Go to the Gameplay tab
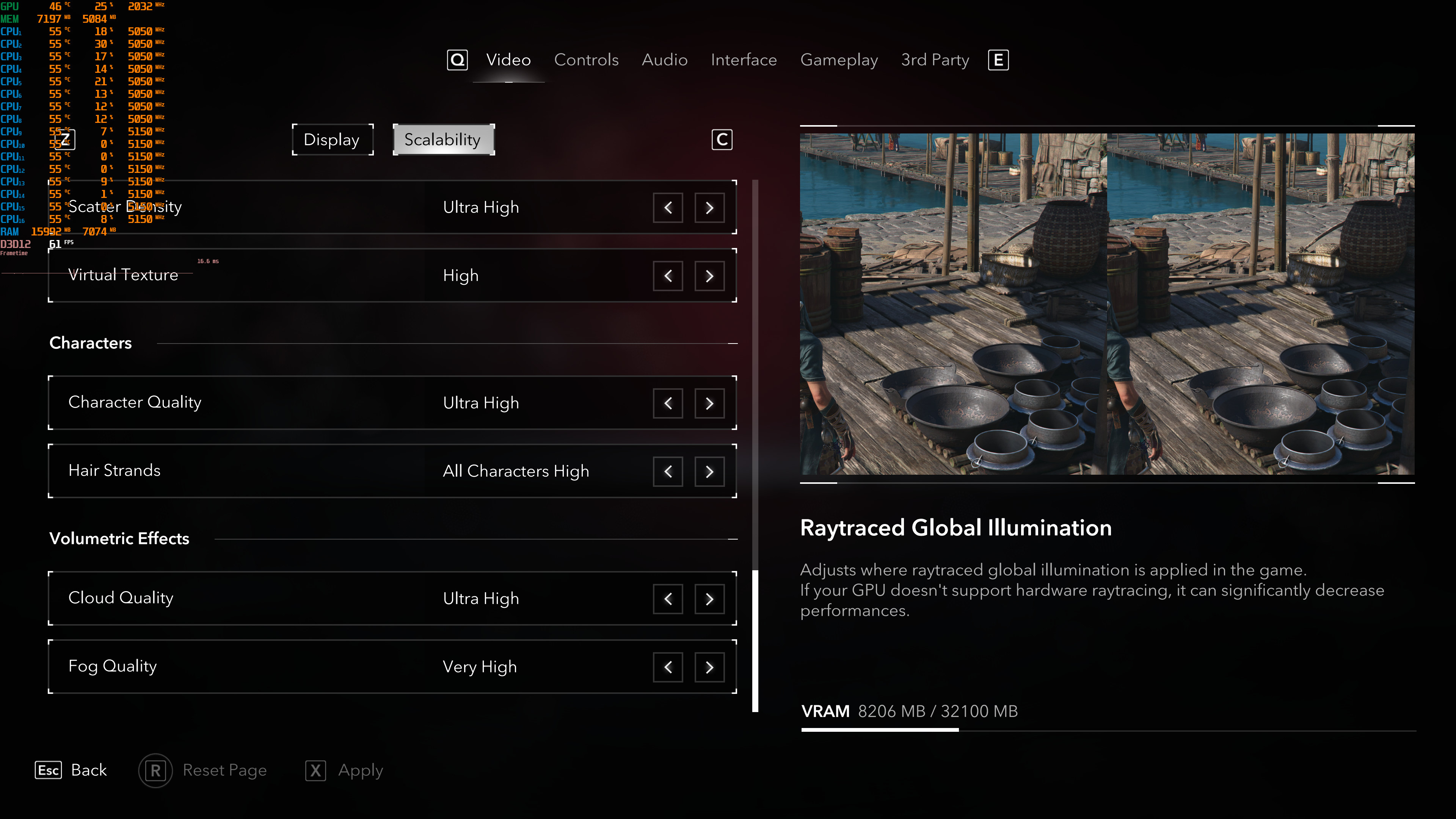The width and height of the screenshot is (1456, 819). tap(839, 60)
